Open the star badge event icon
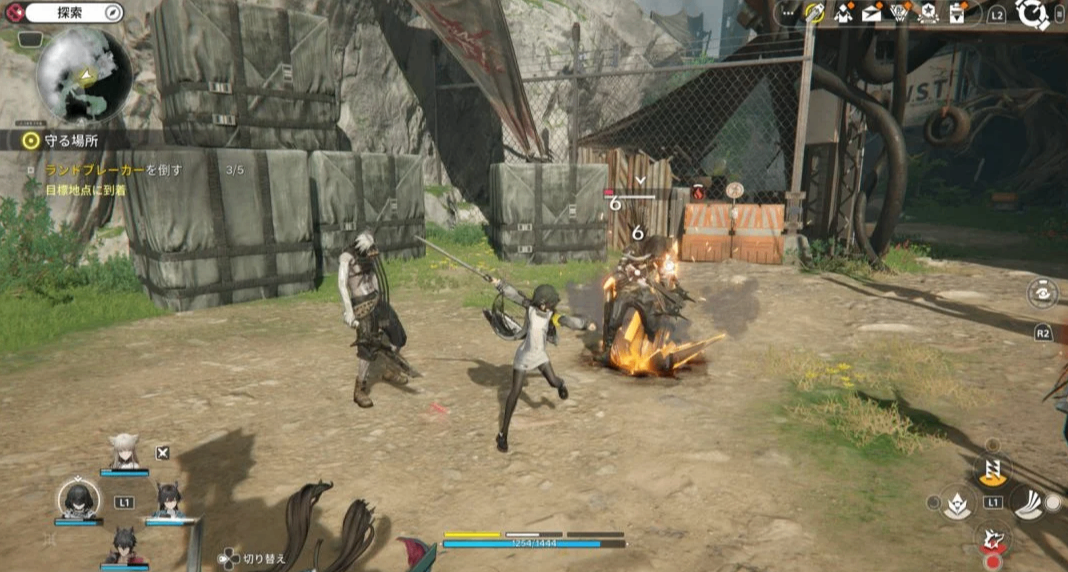This screenshot has width=1068, height=572. tap(929, 13)
